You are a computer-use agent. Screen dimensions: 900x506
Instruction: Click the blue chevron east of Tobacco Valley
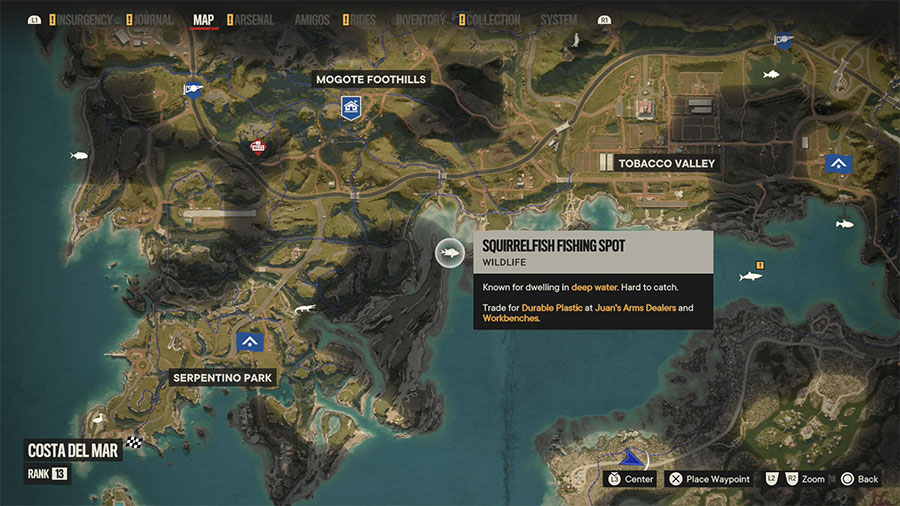(x=838, y=165)
